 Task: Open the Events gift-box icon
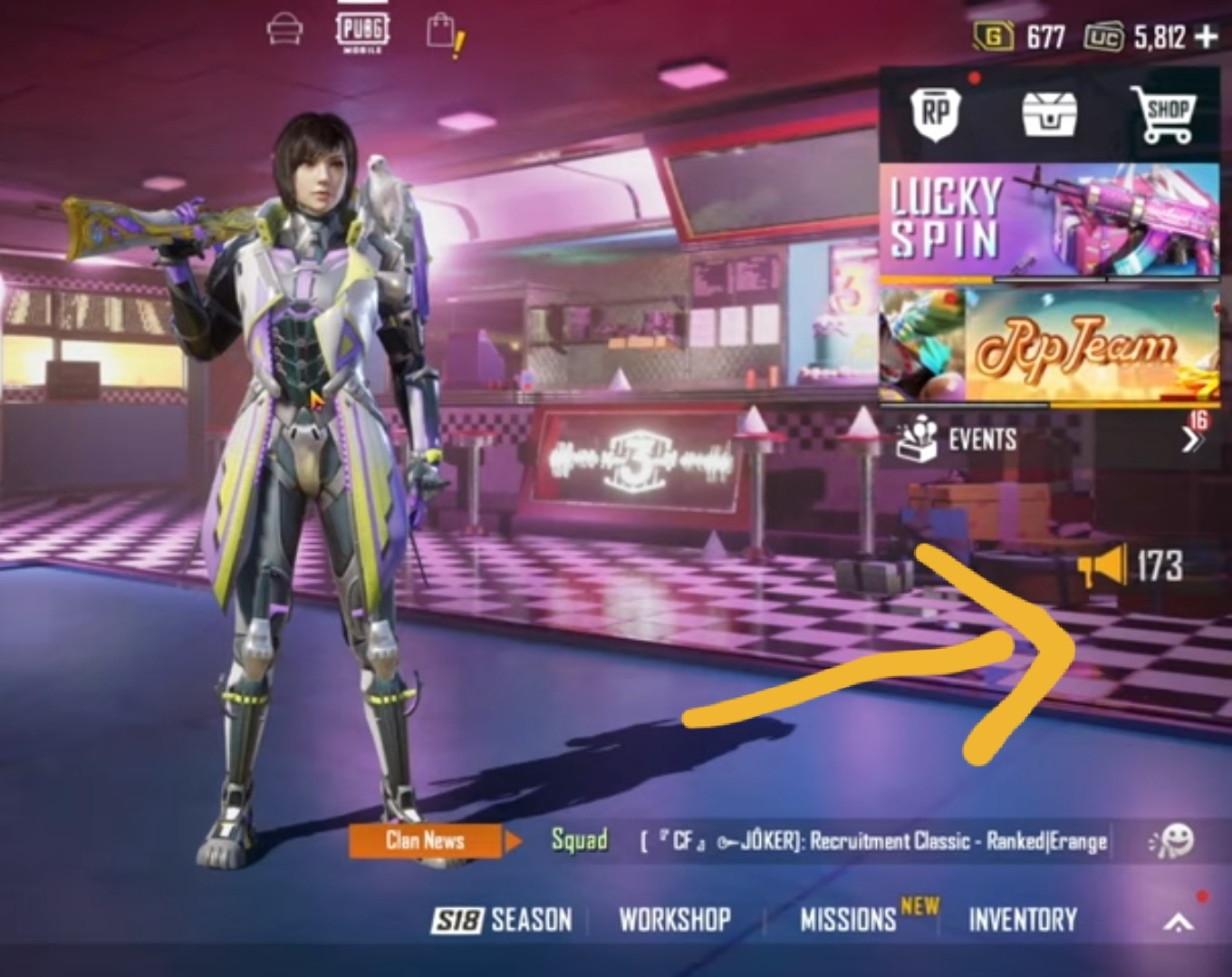point(919,441)
